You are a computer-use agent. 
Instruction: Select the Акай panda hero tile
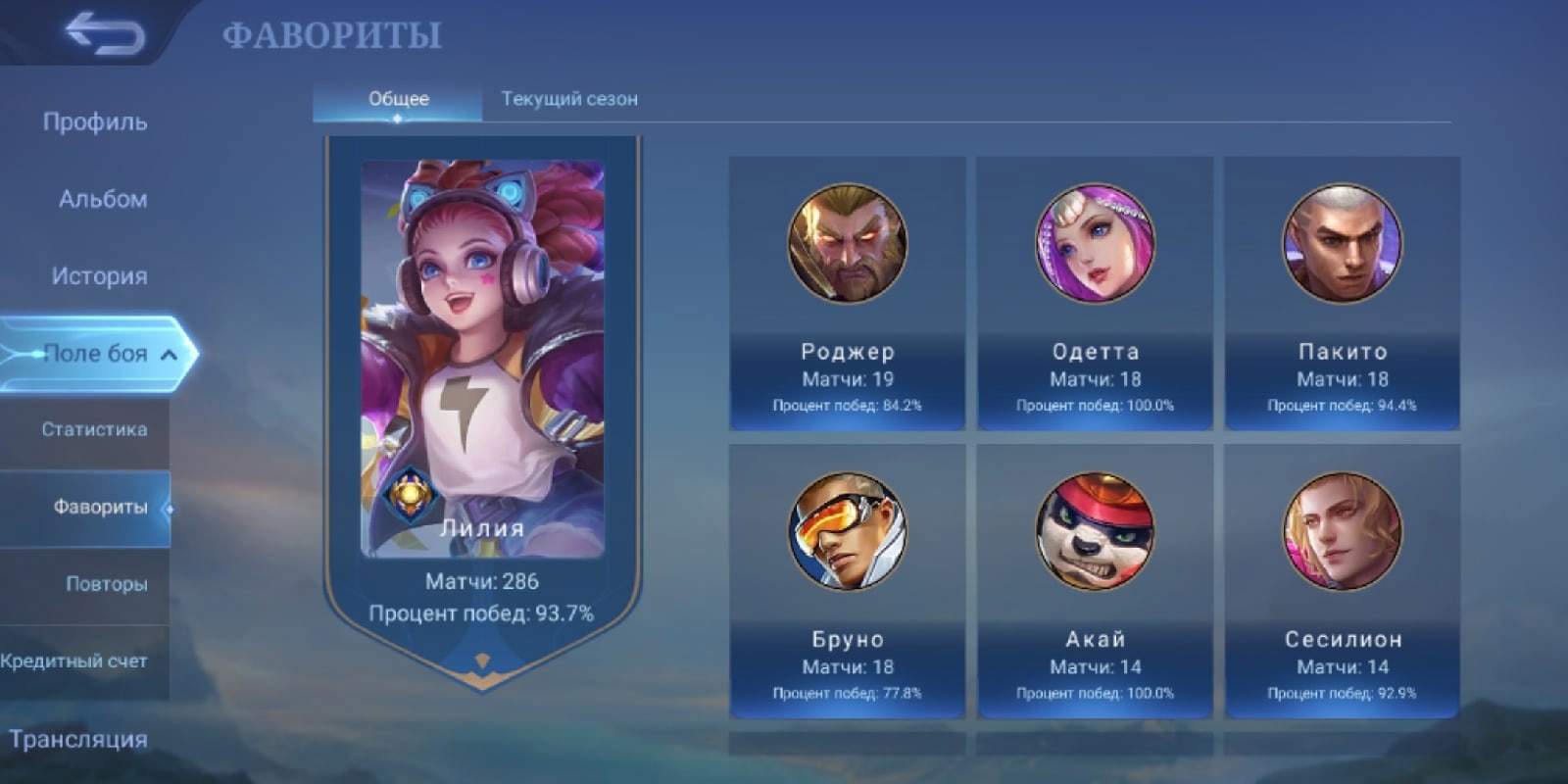tap(1095, 581)
